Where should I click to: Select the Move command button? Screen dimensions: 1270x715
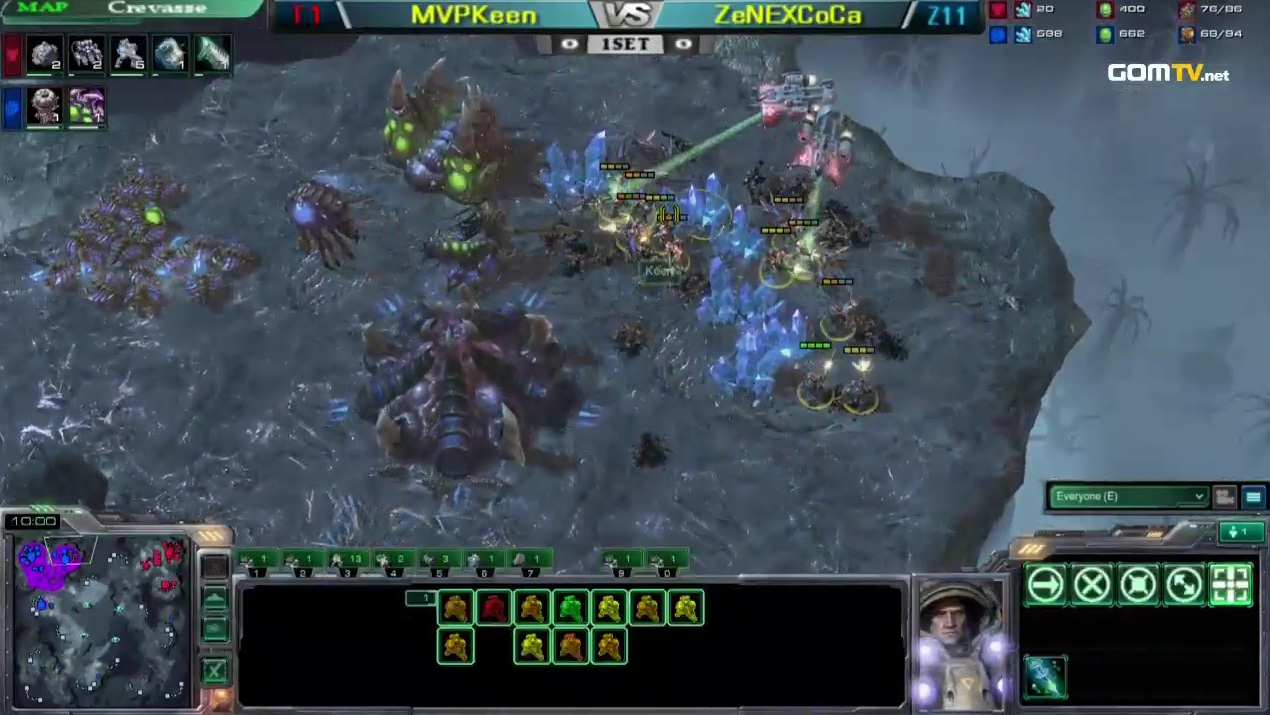1046,585
